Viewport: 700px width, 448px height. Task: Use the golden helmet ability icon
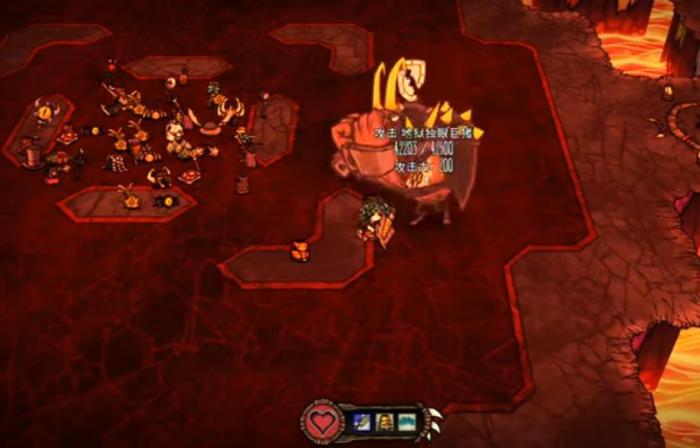384,422
